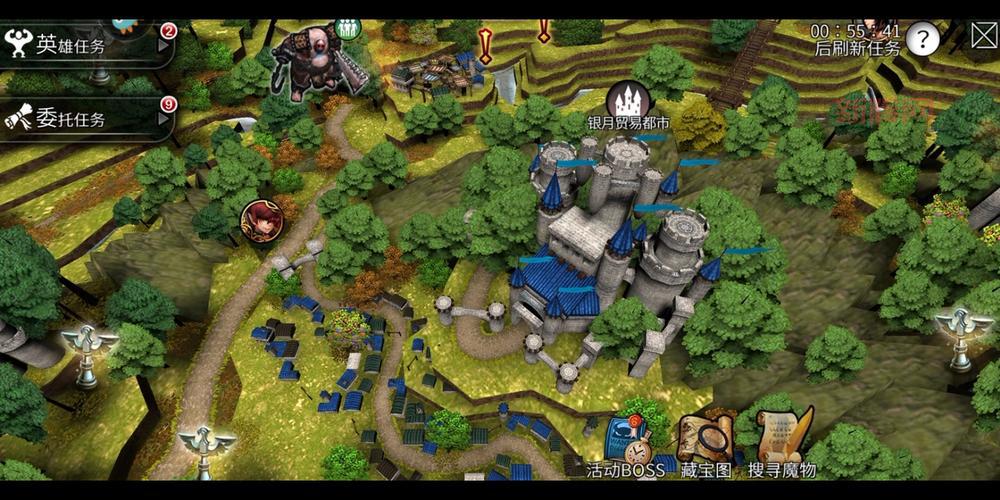This screenshot has width=1000, height=500.
Task: Open the 活动BOSS event menu
Action: (627, 441)
